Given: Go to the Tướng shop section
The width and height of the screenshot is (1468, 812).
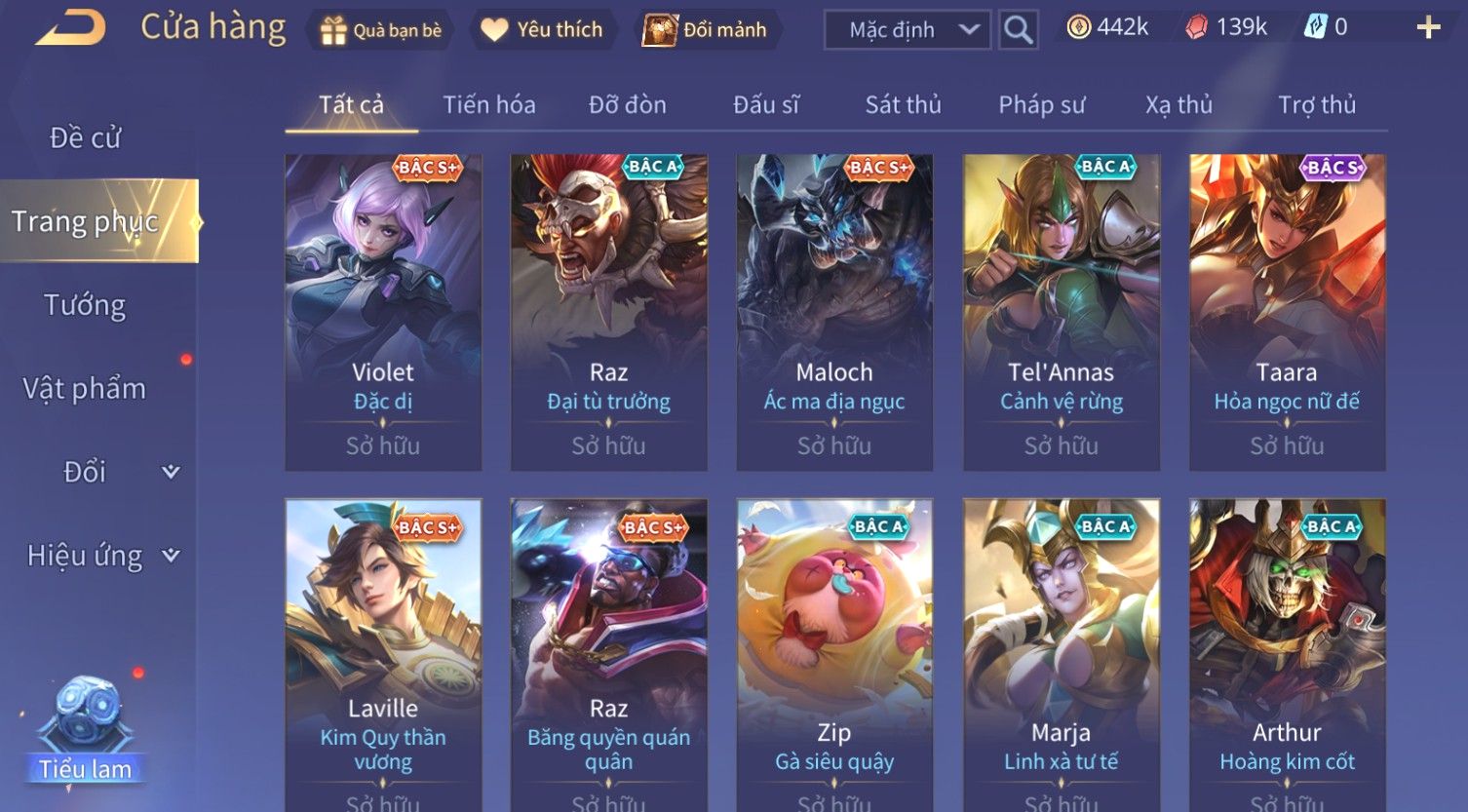Looking at the screenshot, I should pos(86,305).
